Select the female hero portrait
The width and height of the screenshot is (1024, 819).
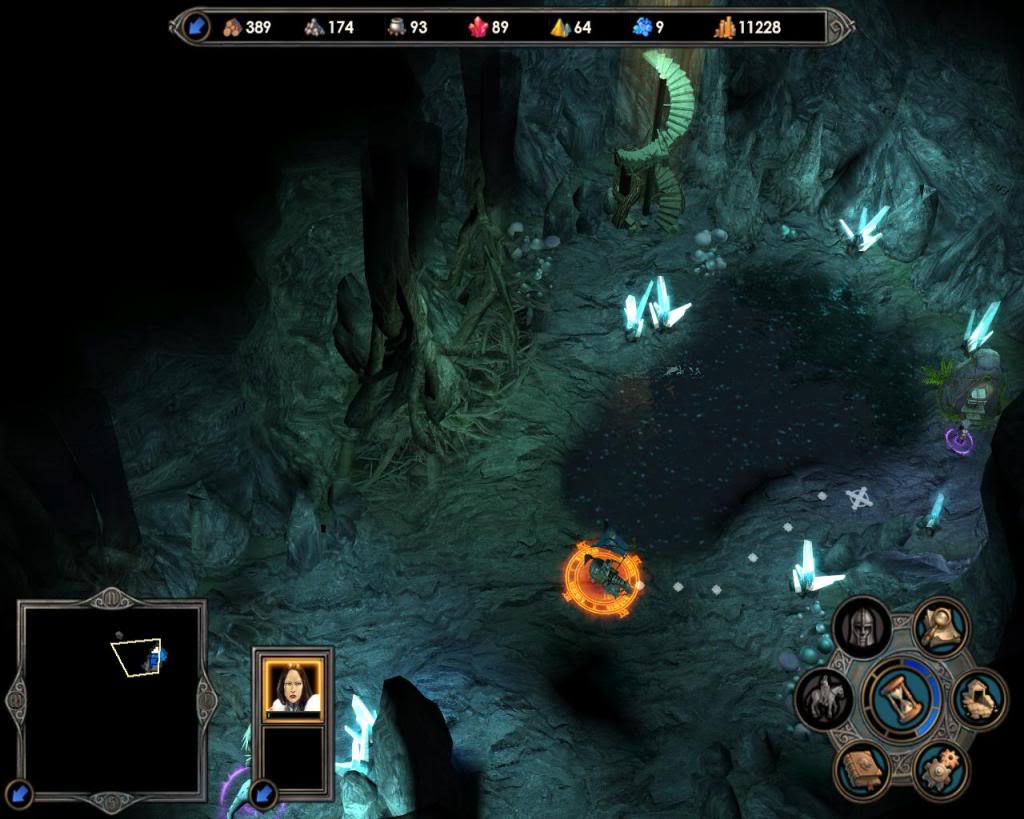tap(293, 687)
